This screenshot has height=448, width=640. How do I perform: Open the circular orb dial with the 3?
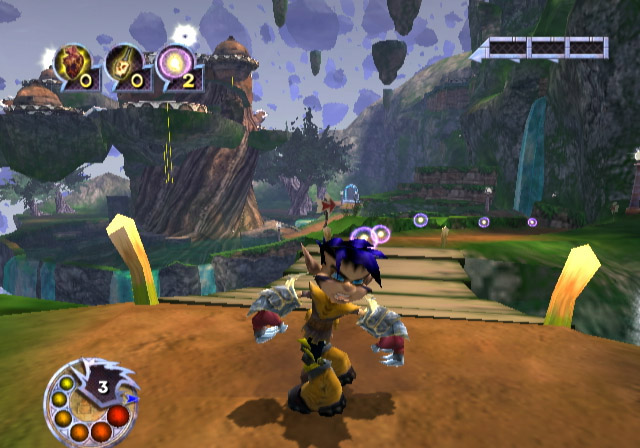click(93, 402)
